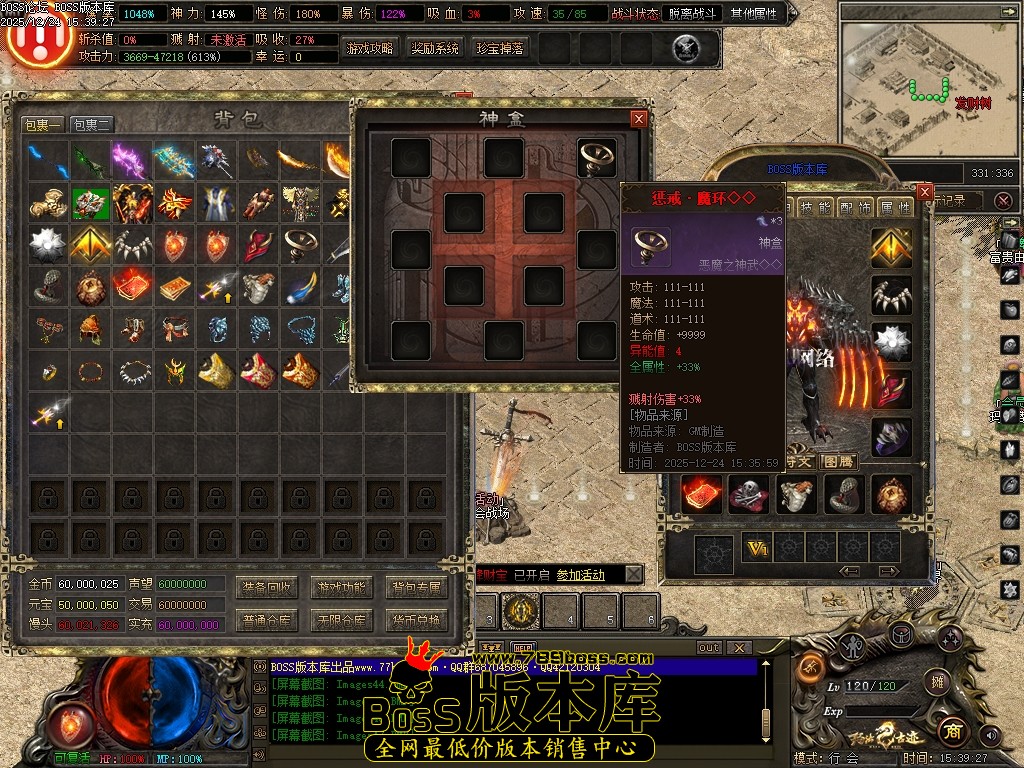The height and width of the screenshot is (768, 1024).
Task: Open the 游戏攻略 game guide
Action: point(370,48)
